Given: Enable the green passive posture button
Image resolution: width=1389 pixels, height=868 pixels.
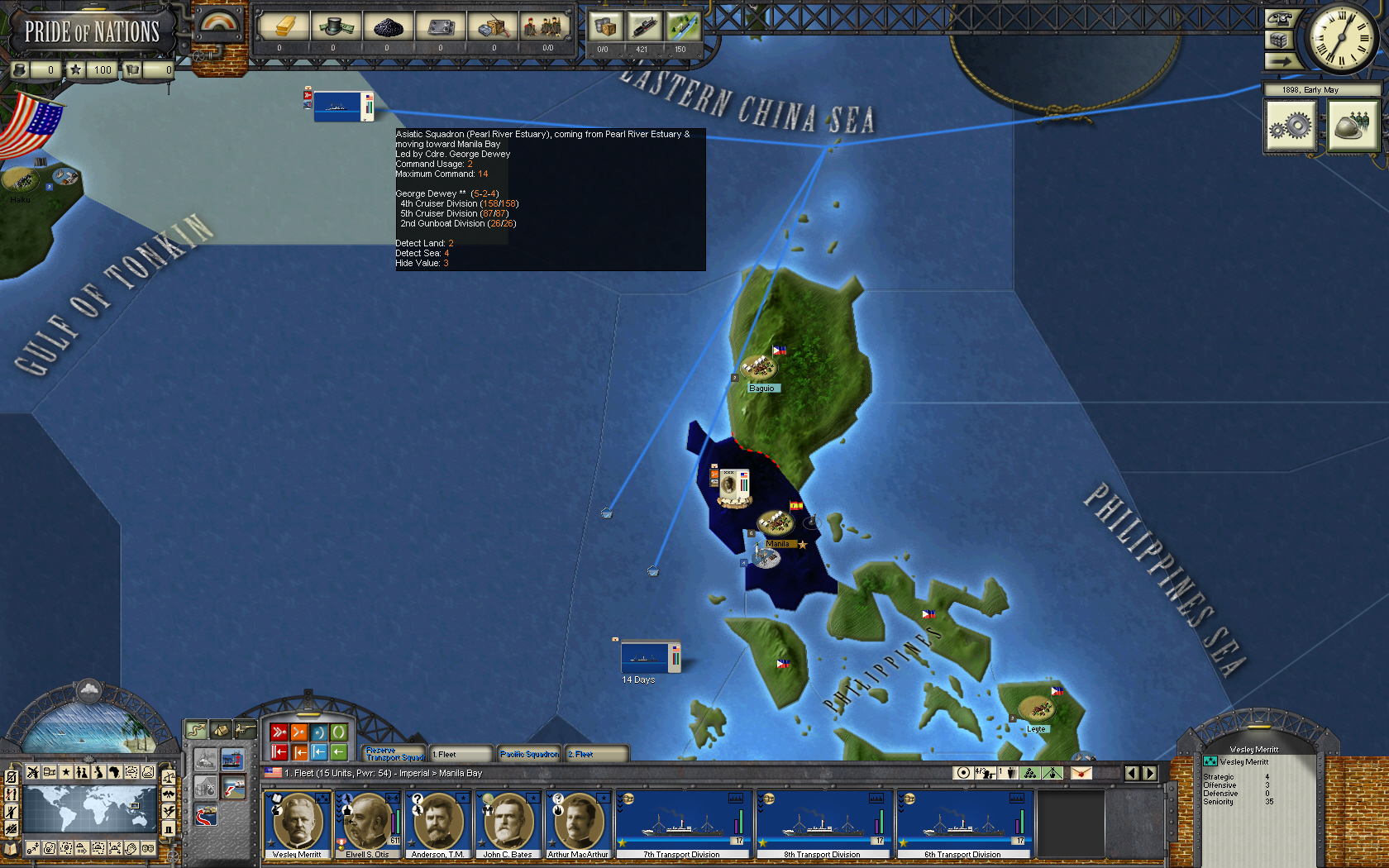Looking at the screenshot, I should click(339, 732).
